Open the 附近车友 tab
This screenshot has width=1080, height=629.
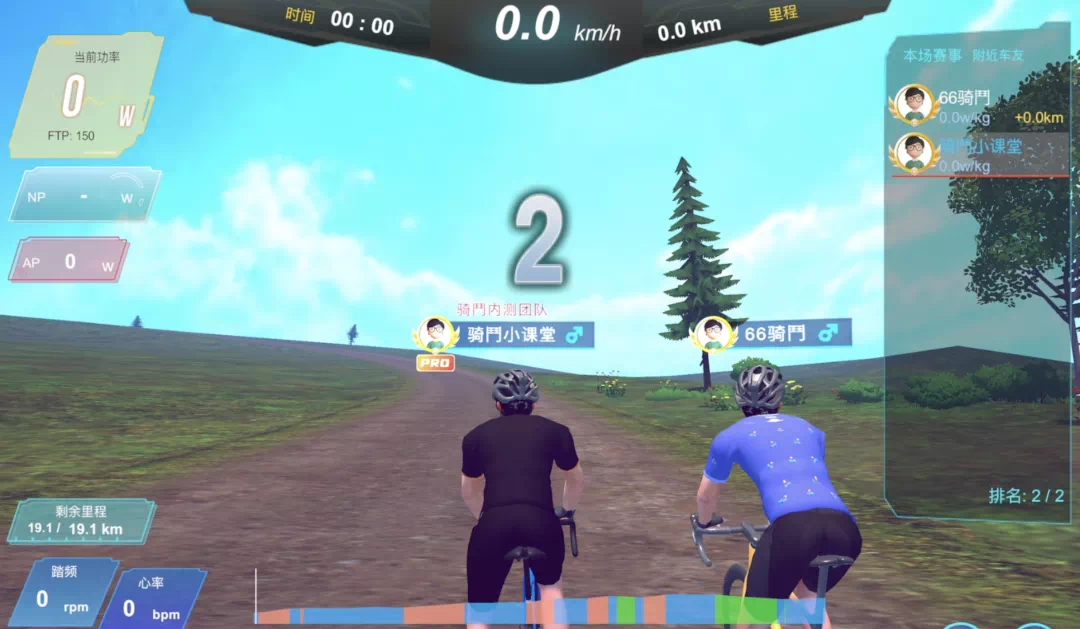(x=1003, y=56)
